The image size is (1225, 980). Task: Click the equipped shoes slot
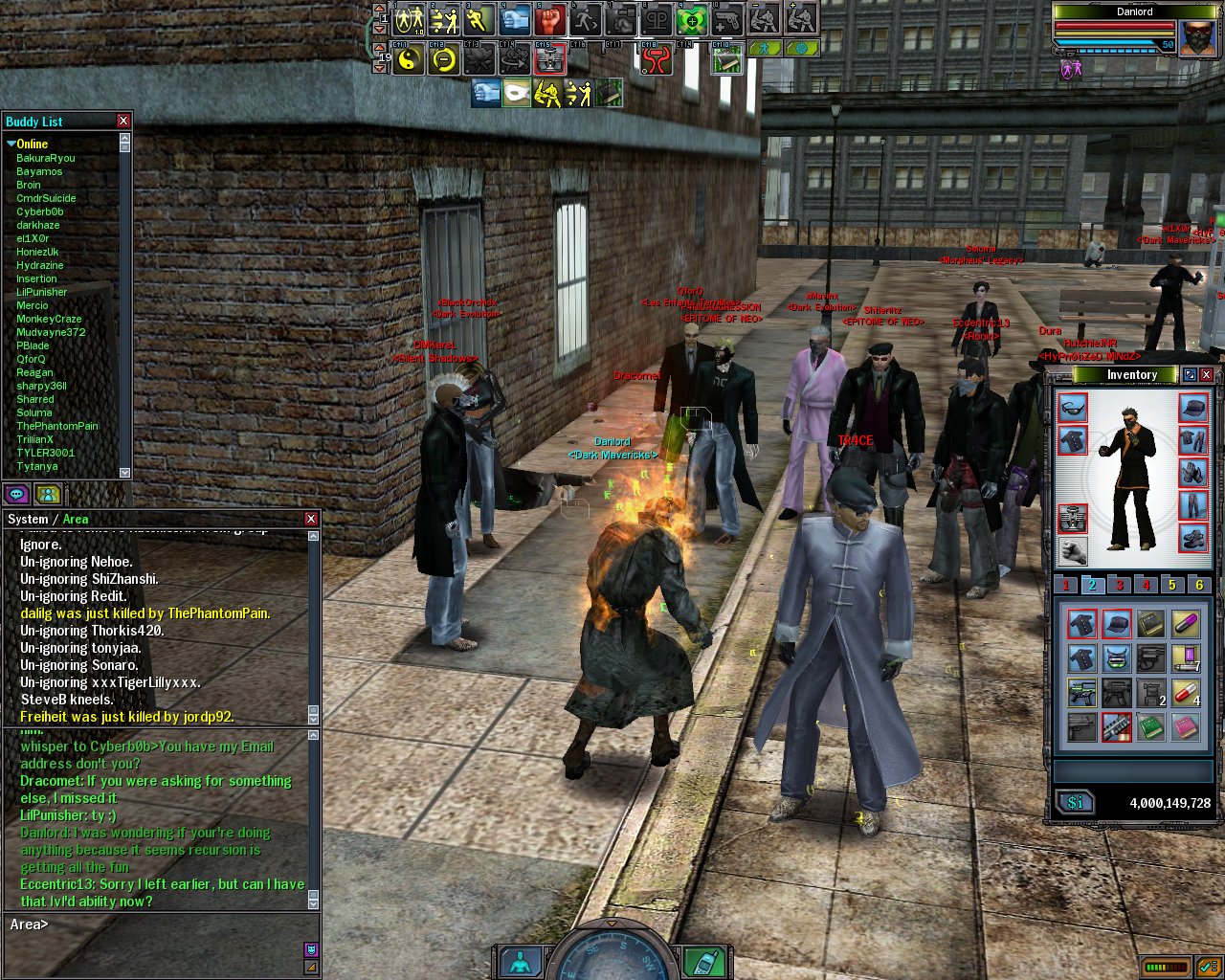pos(1193,538)
